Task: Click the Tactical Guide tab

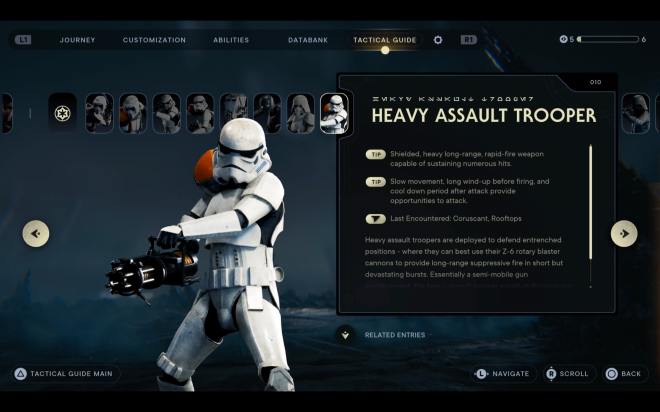Action: [x=384, y=40]
